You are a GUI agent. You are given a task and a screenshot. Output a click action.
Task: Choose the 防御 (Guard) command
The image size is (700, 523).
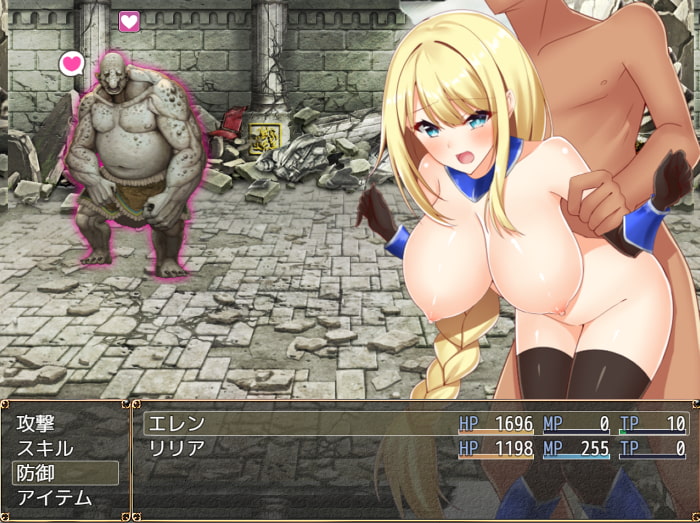click(65, 473)
